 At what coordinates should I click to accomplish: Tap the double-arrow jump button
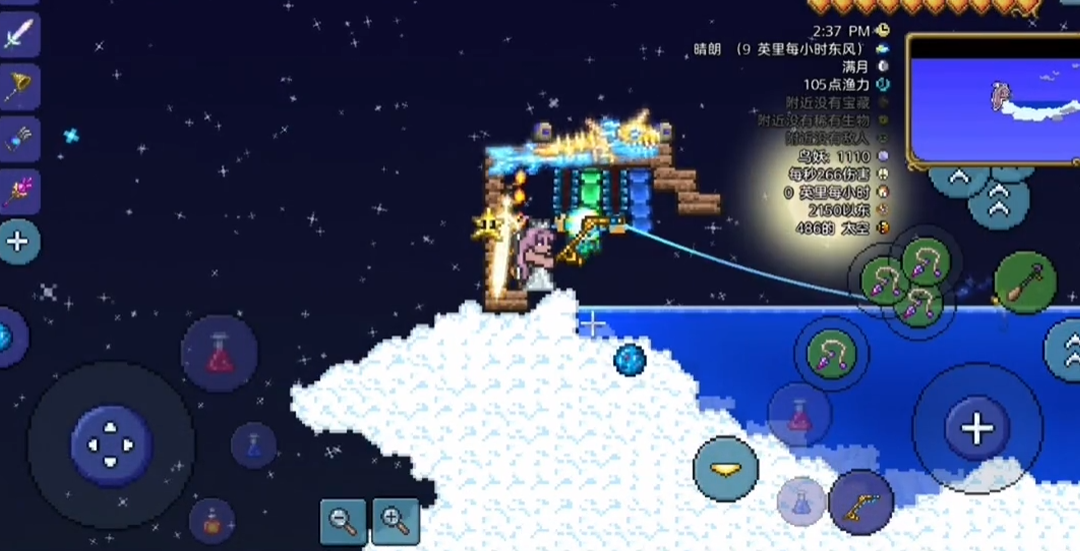pyautogui.click(x=998, y=205)
